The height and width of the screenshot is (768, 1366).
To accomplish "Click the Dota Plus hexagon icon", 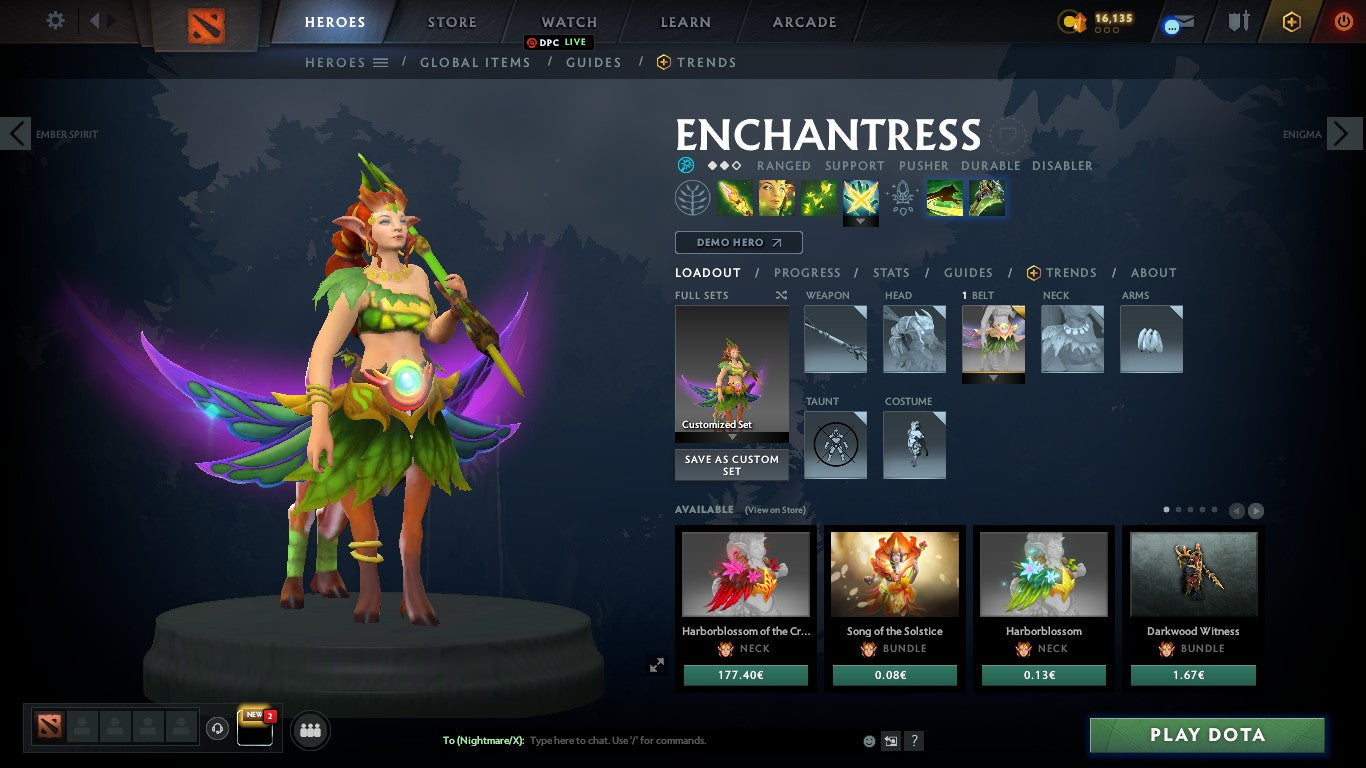I will point(1291,21).
